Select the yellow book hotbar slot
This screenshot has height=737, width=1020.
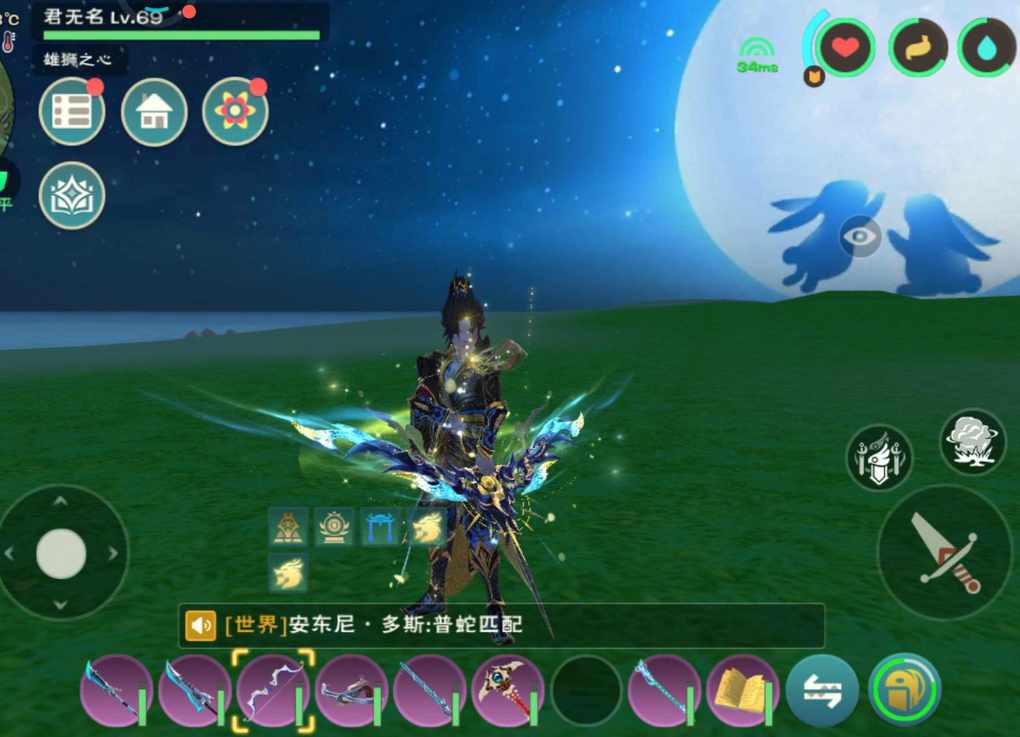point(742,690)
